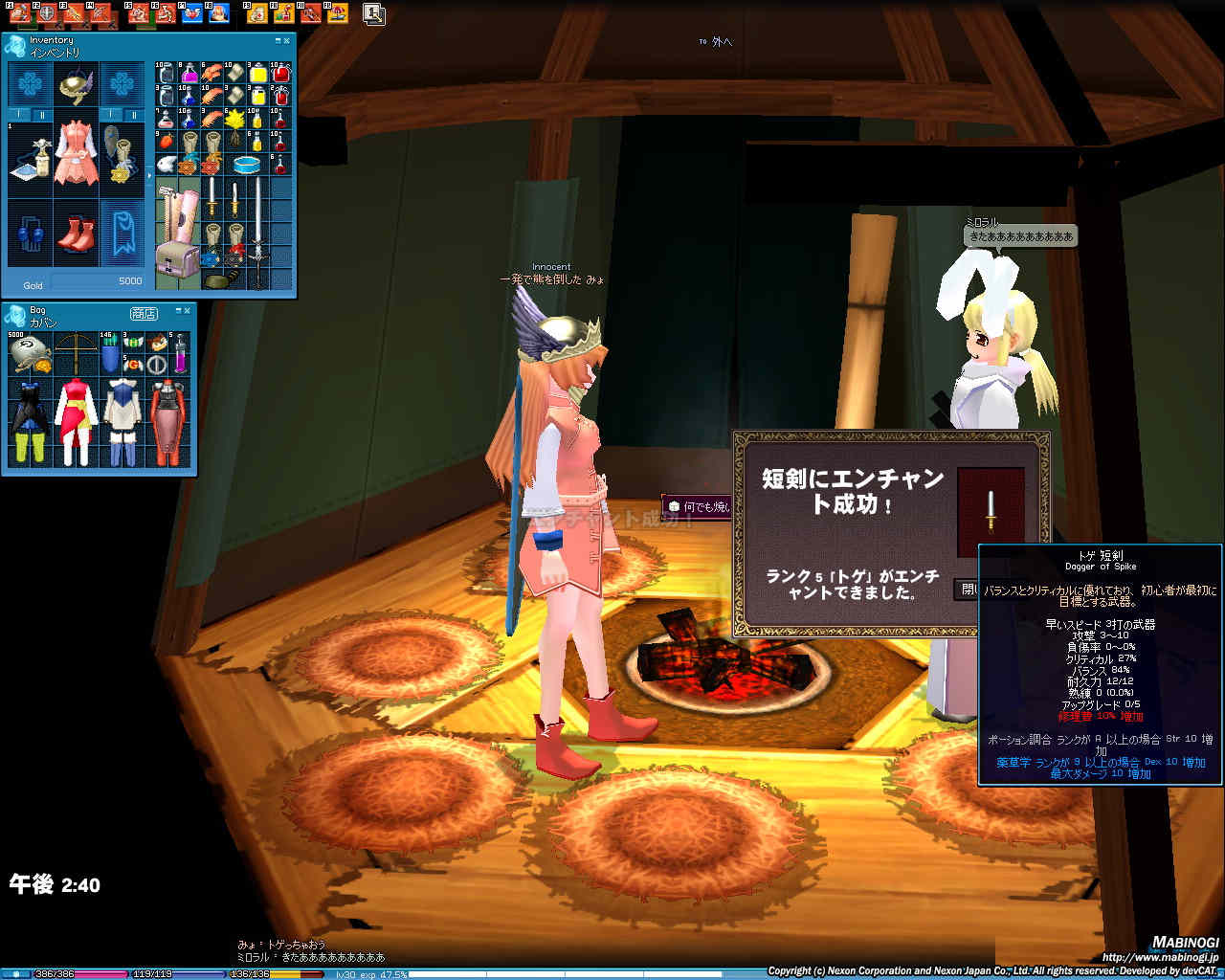Select the arrow quiver with 146 arrows
This screenshot has width=1225, height=980.
point(110,353)
